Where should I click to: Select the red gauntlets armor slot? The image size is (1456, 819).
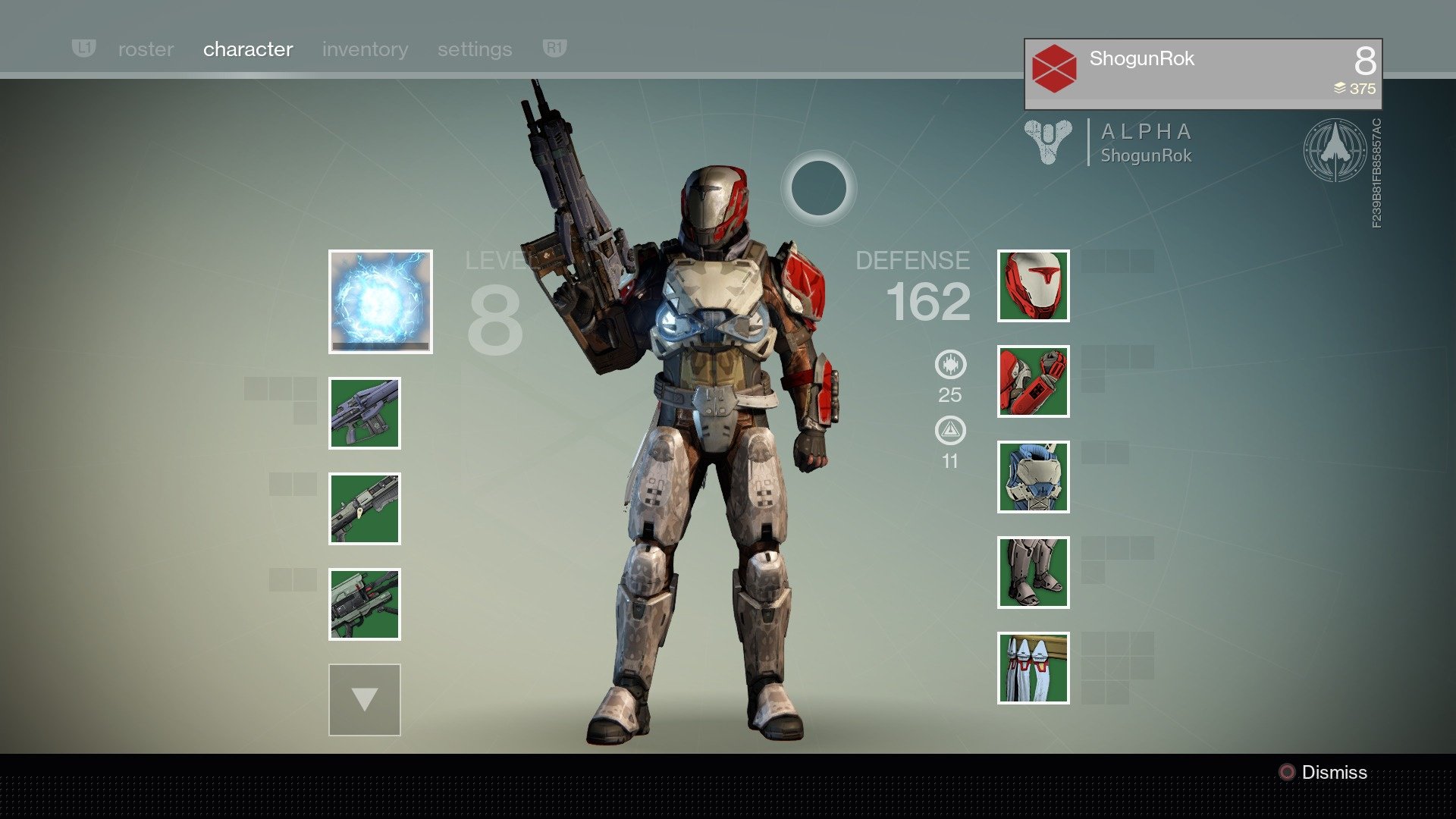pos(1033,381)
